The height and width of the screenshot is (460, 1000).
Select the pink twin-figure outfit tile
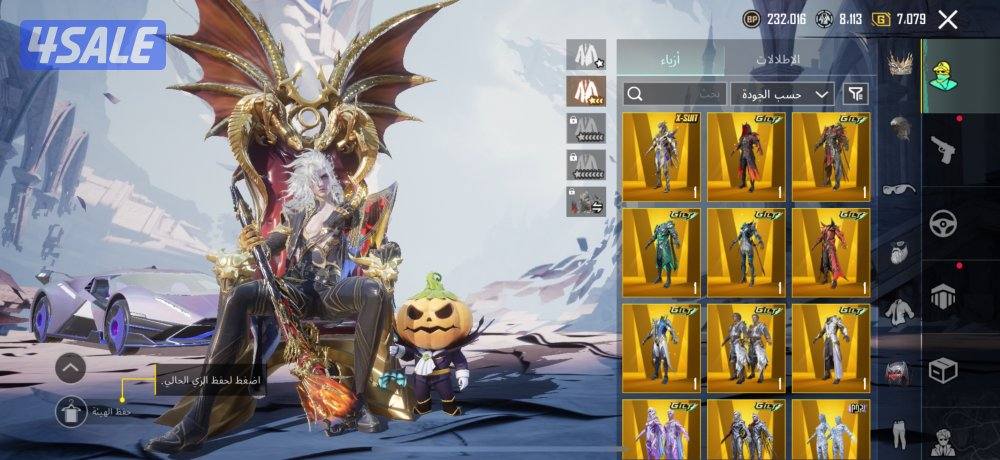click(x=661, y=429)
